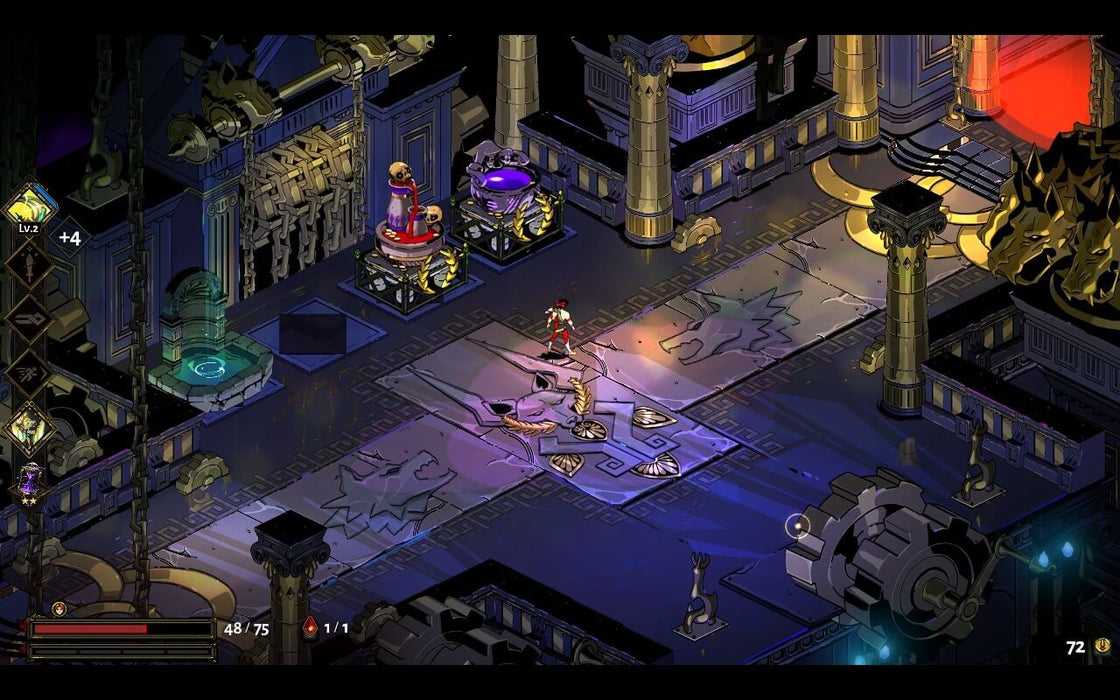Select the red bloodstone cast ammo icon
This screenshot has height=700, width=1120.
tap(310, 628)
